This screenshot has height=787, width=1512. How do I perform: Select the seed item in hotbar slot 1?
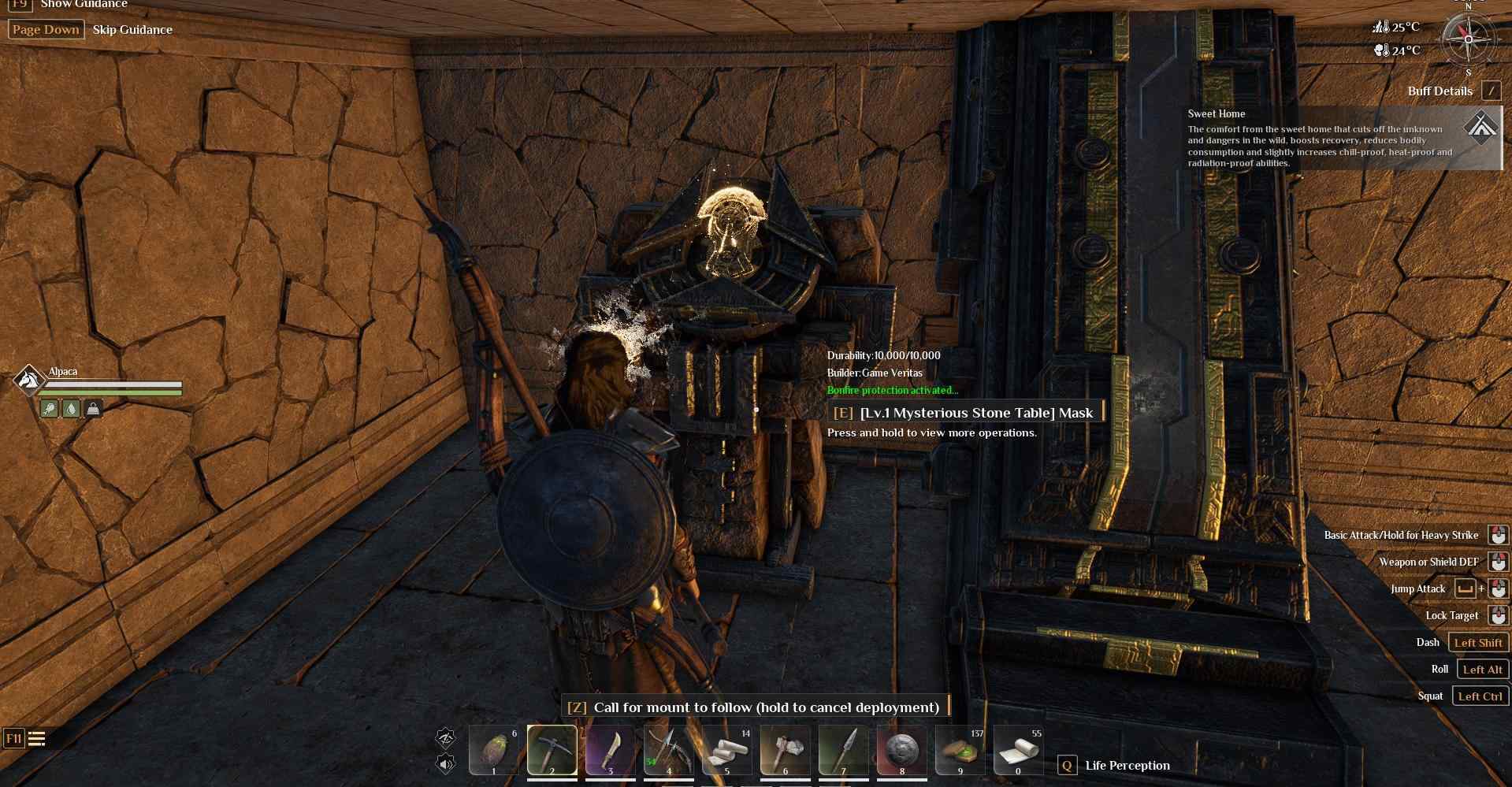click(493, 751)
